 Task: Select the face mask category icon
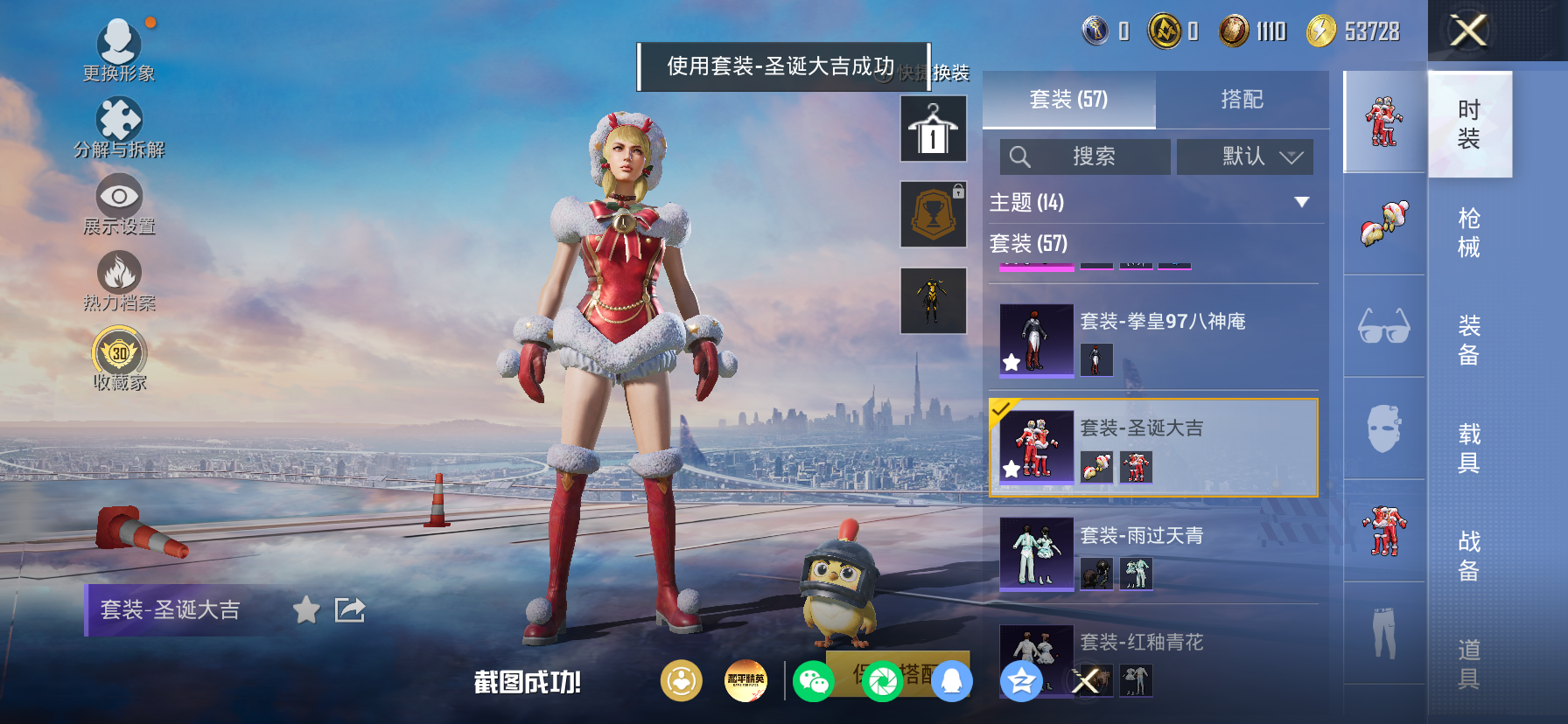(x=1383, y=427)
